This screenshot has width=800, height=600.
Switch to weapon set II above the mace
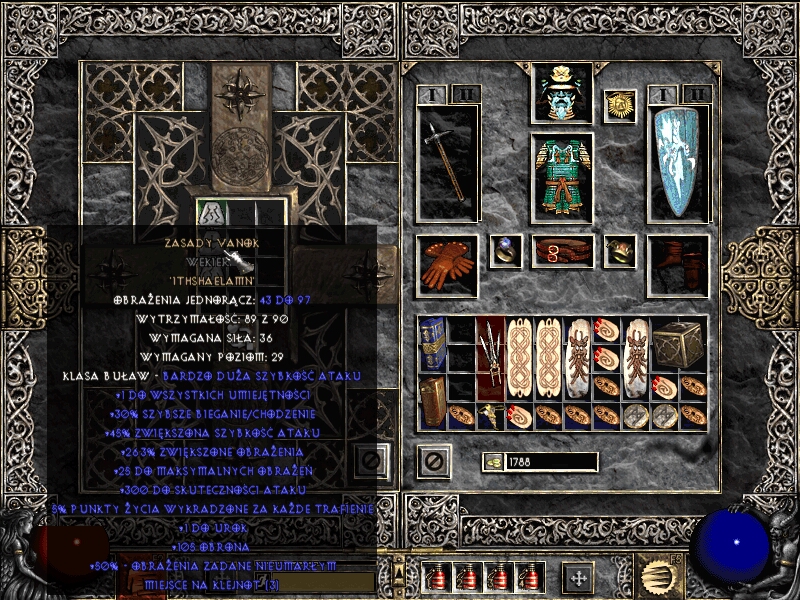click(464, 95)
